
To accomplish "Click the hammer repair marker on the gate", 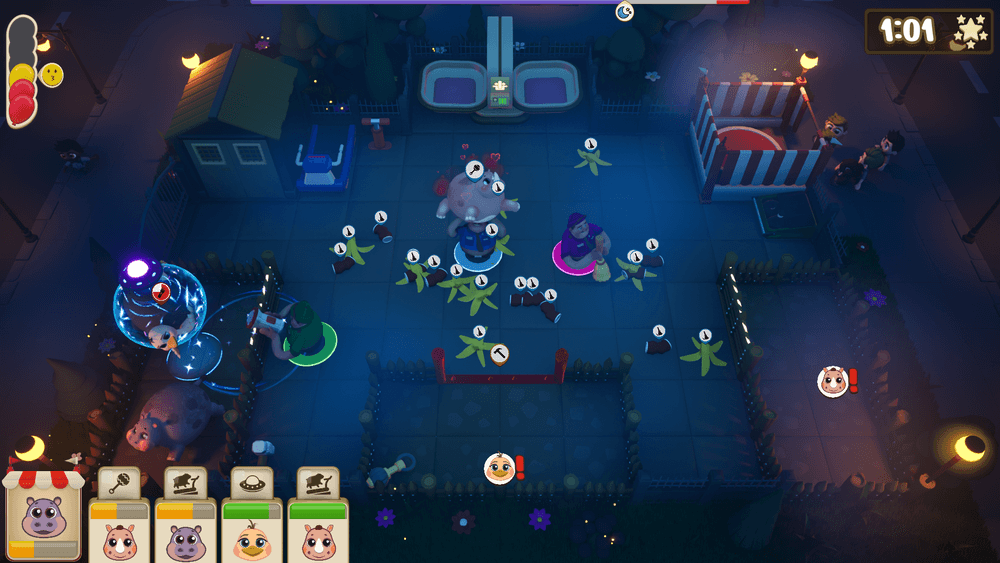I will [500, 353].
